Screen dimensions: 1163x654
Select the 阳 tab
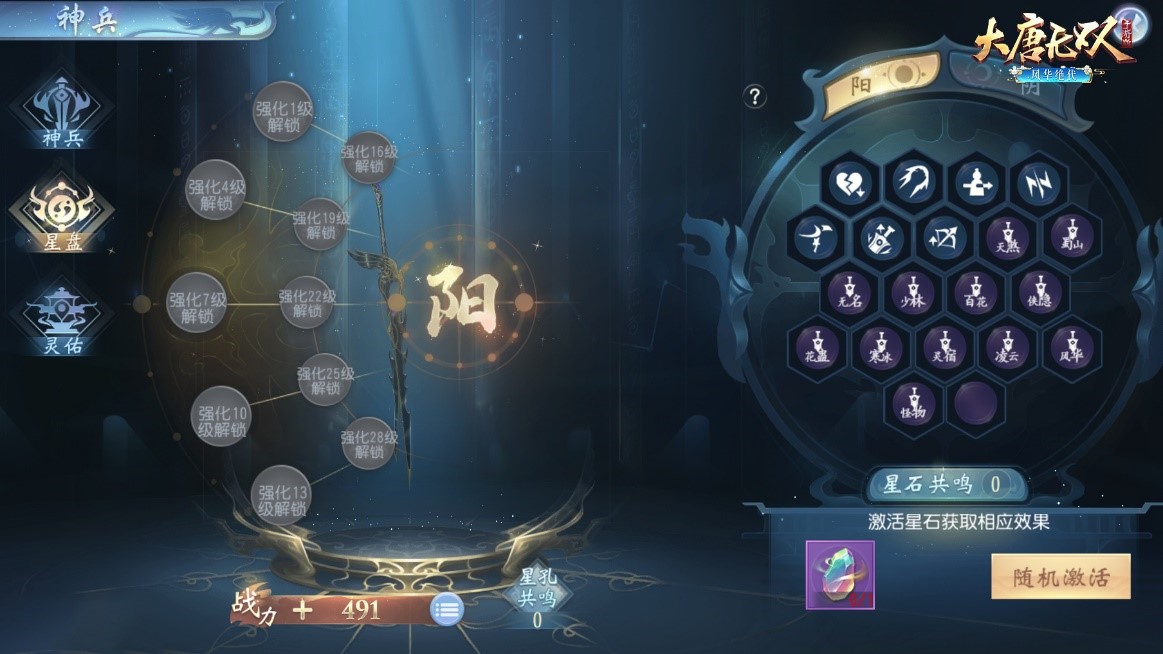tap(882, 79)
